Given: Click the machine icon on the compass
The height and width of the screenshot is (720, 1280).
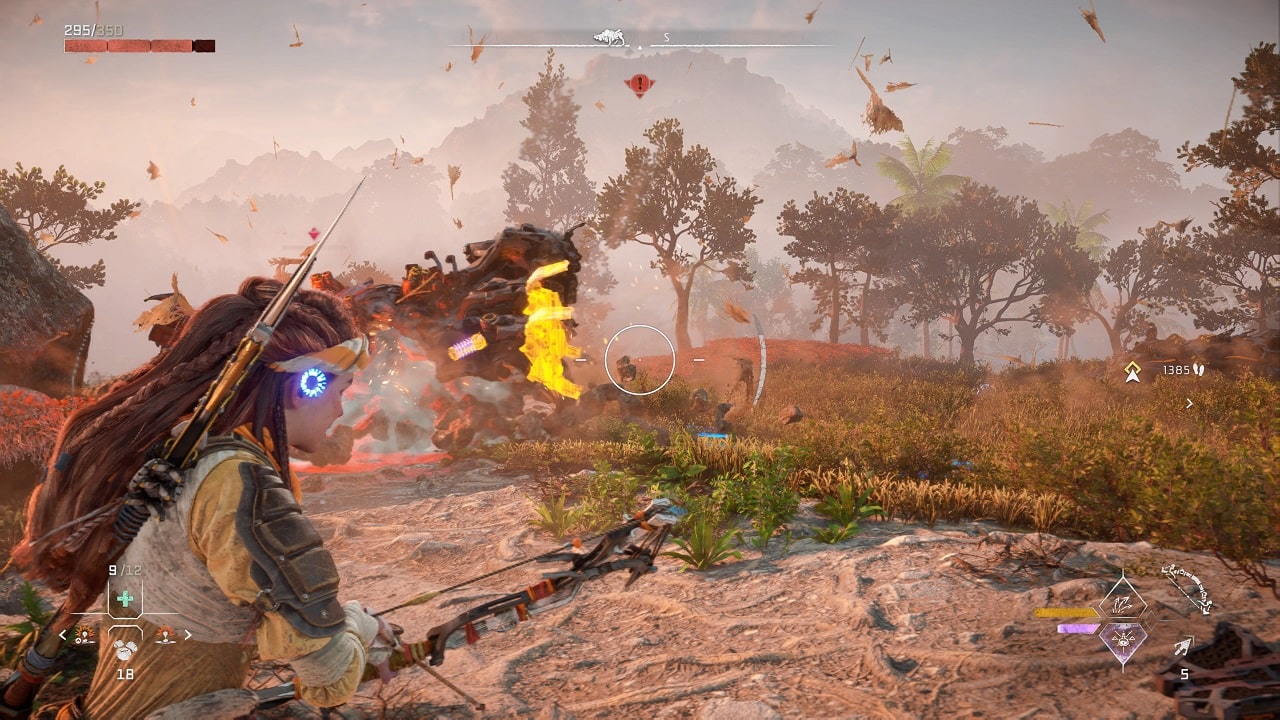Looking at the screenshot, I should tap(608, 39).
